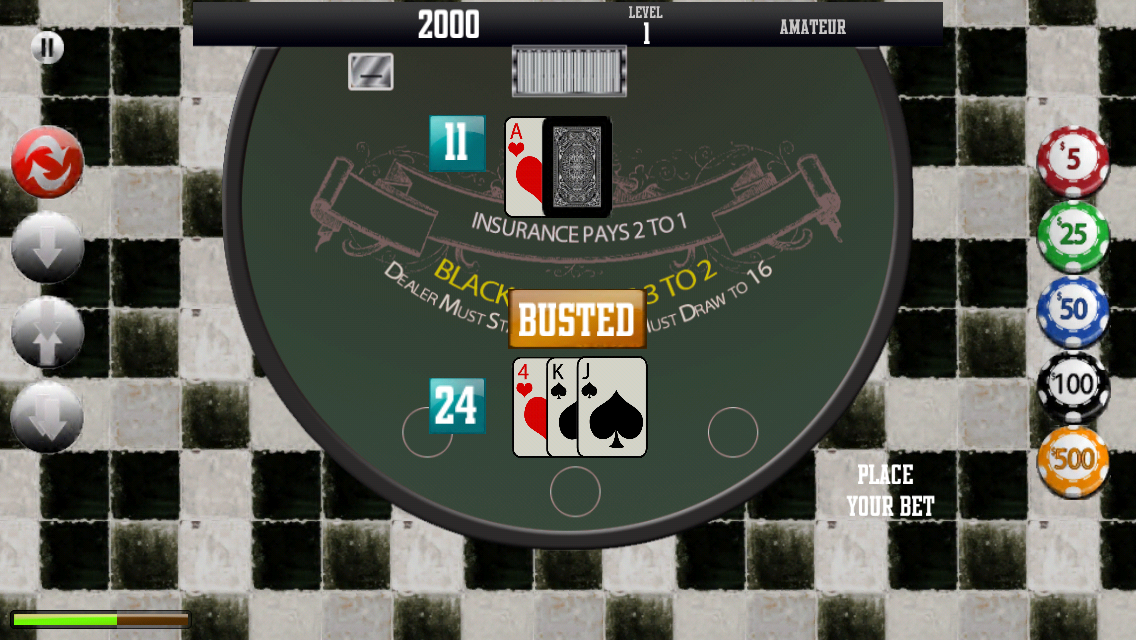Pick the $500 orange chip
This screenshot has height=640, width=1136.
pos(1073,460)
